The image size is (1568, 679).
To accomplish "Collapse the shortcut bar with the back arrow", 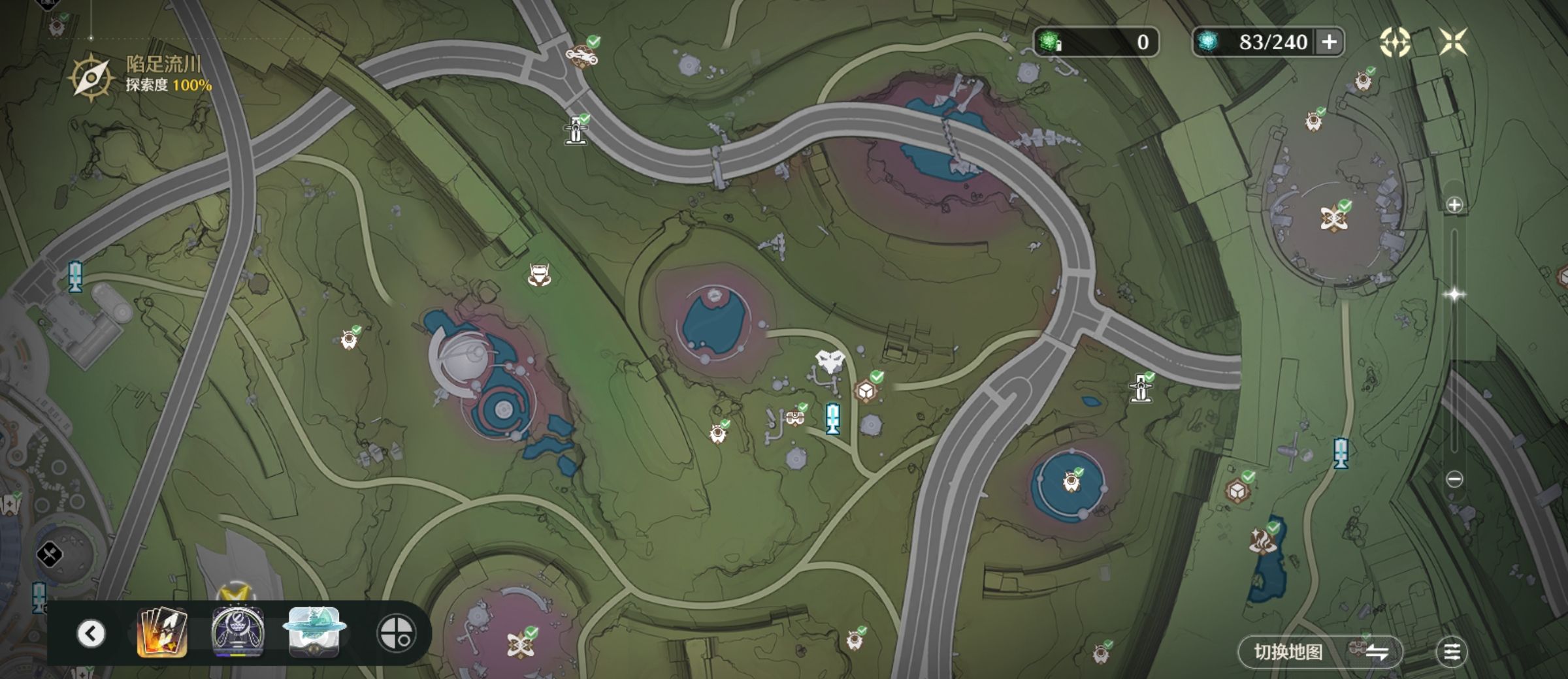I will pyautogui.click(x=91, y=633).
